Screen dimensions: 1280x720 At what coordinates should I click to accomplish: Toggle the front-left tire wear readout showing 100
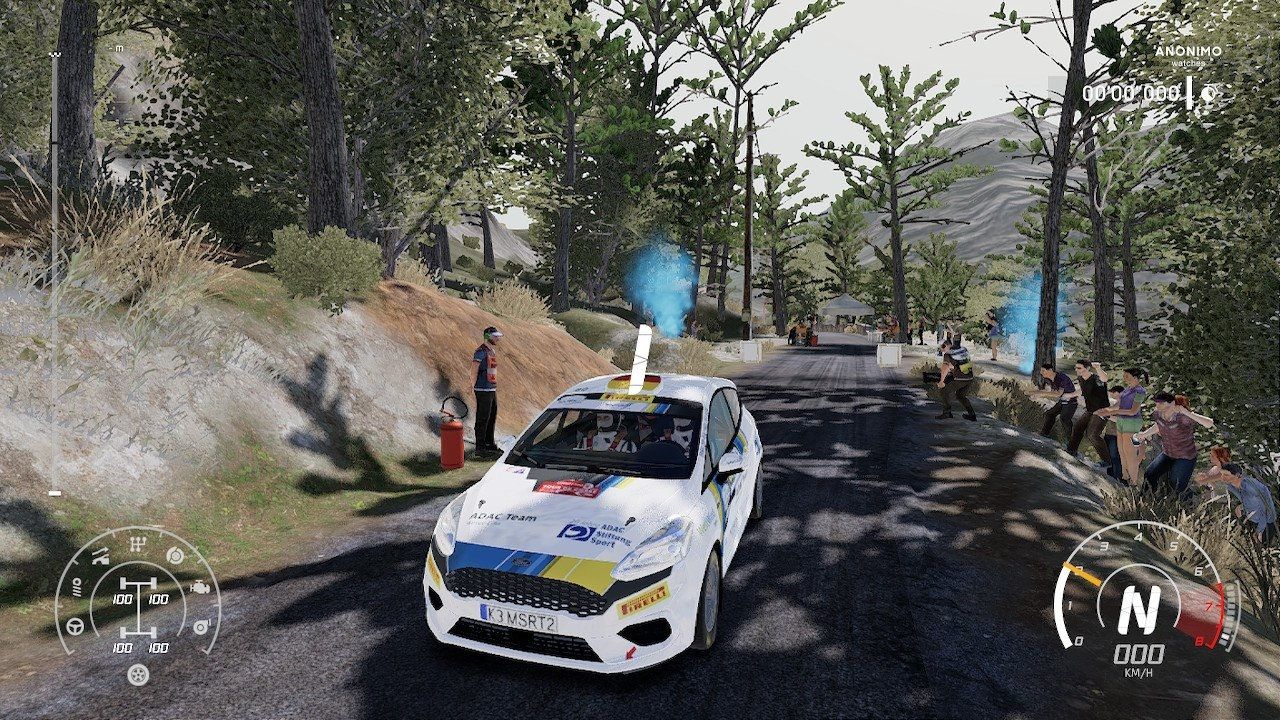point(122,599)
